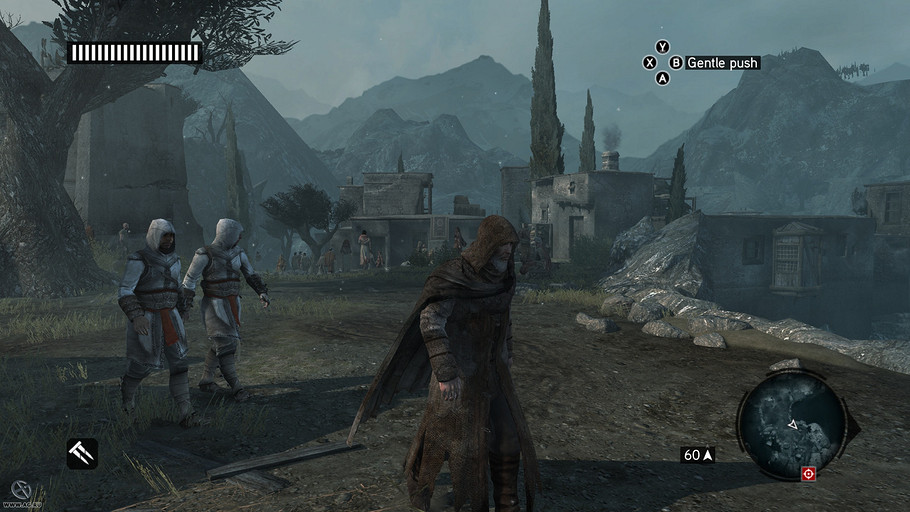This screenshot has width=910, height=512.
Task: Select the throwing knives weapon icon
Action: click(x=82, y=453)
